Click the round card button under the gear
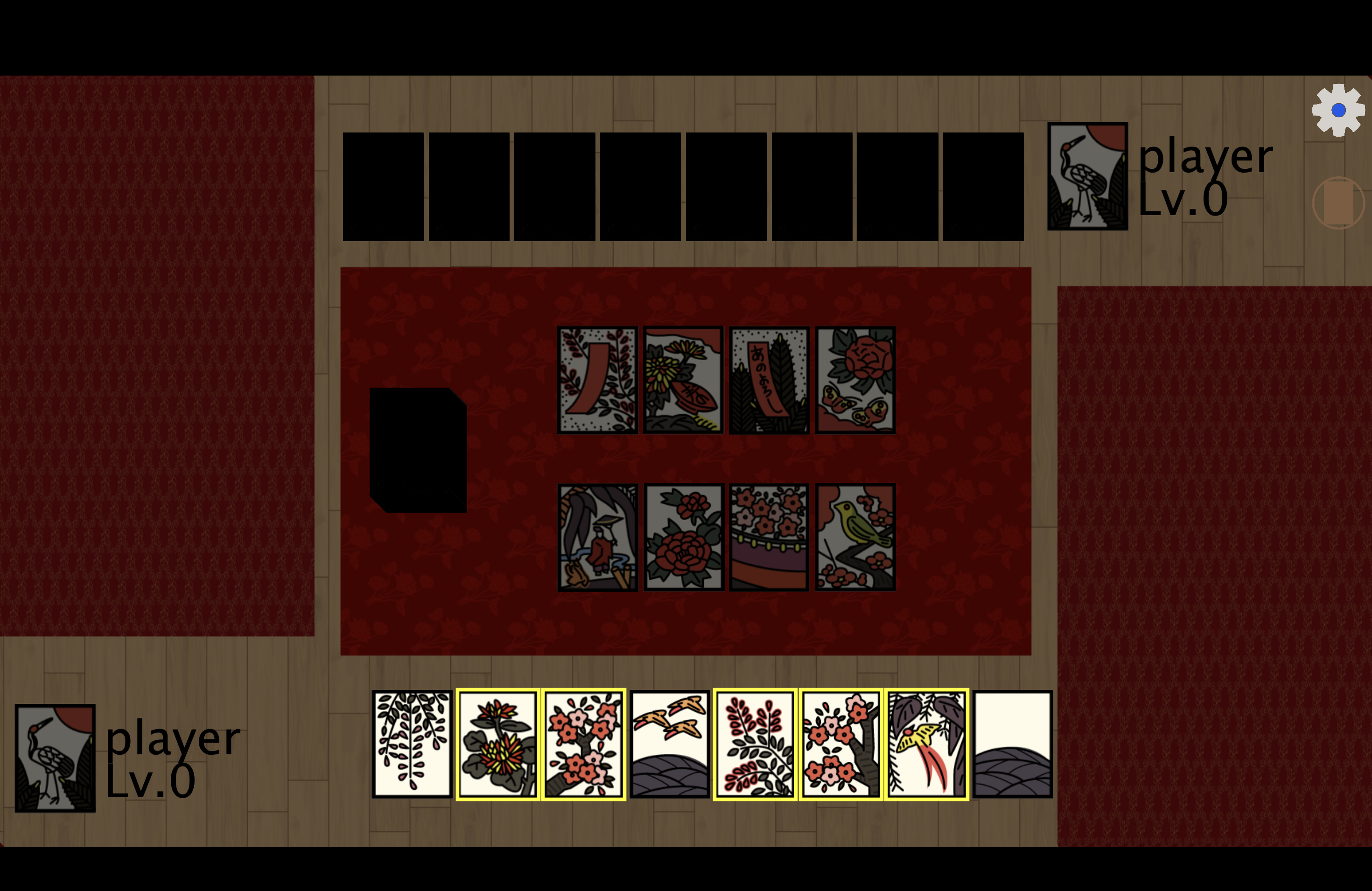The height and width of the screenshot is (891, 1372). (x=1338, y=203)
